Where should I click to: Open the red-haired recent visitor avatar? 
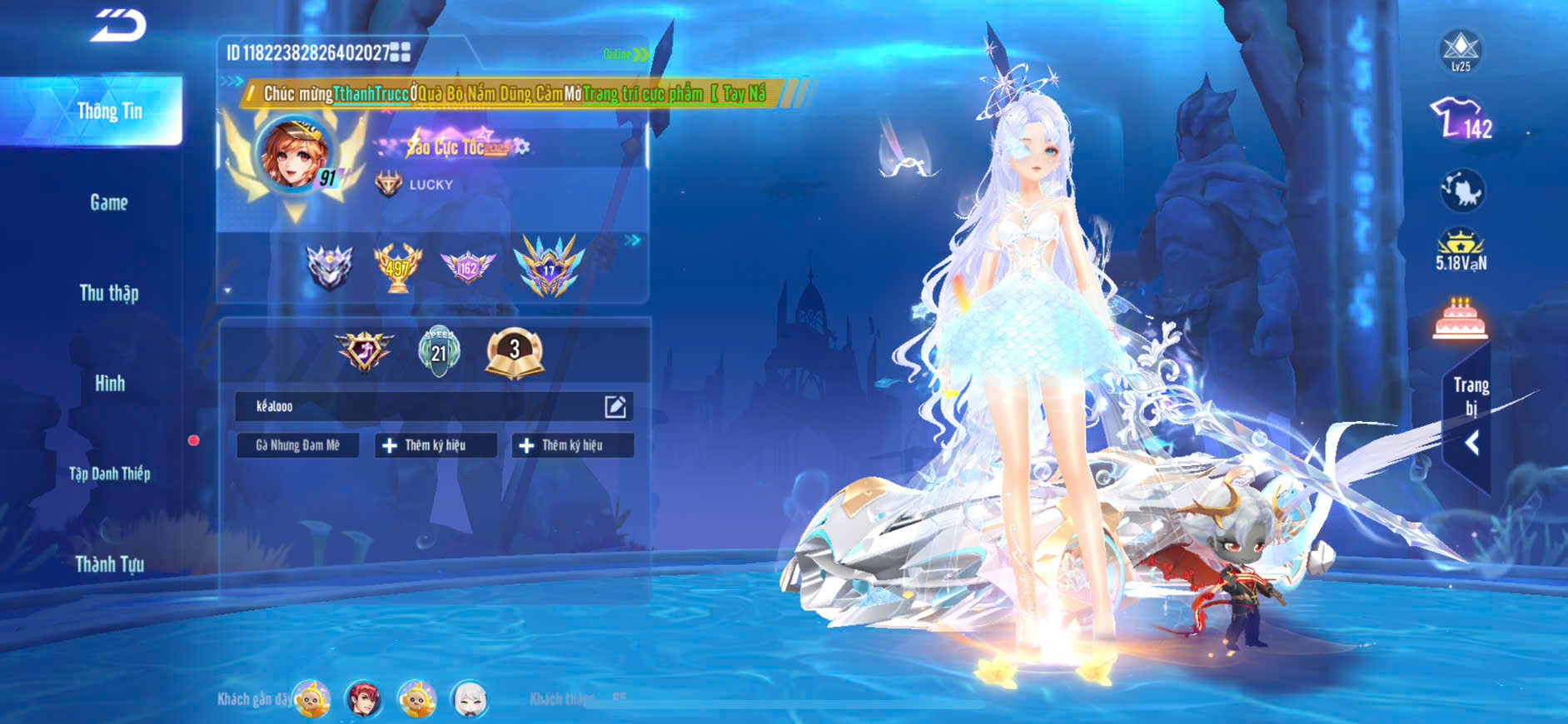pyautogui.click(x=364, y=699)
